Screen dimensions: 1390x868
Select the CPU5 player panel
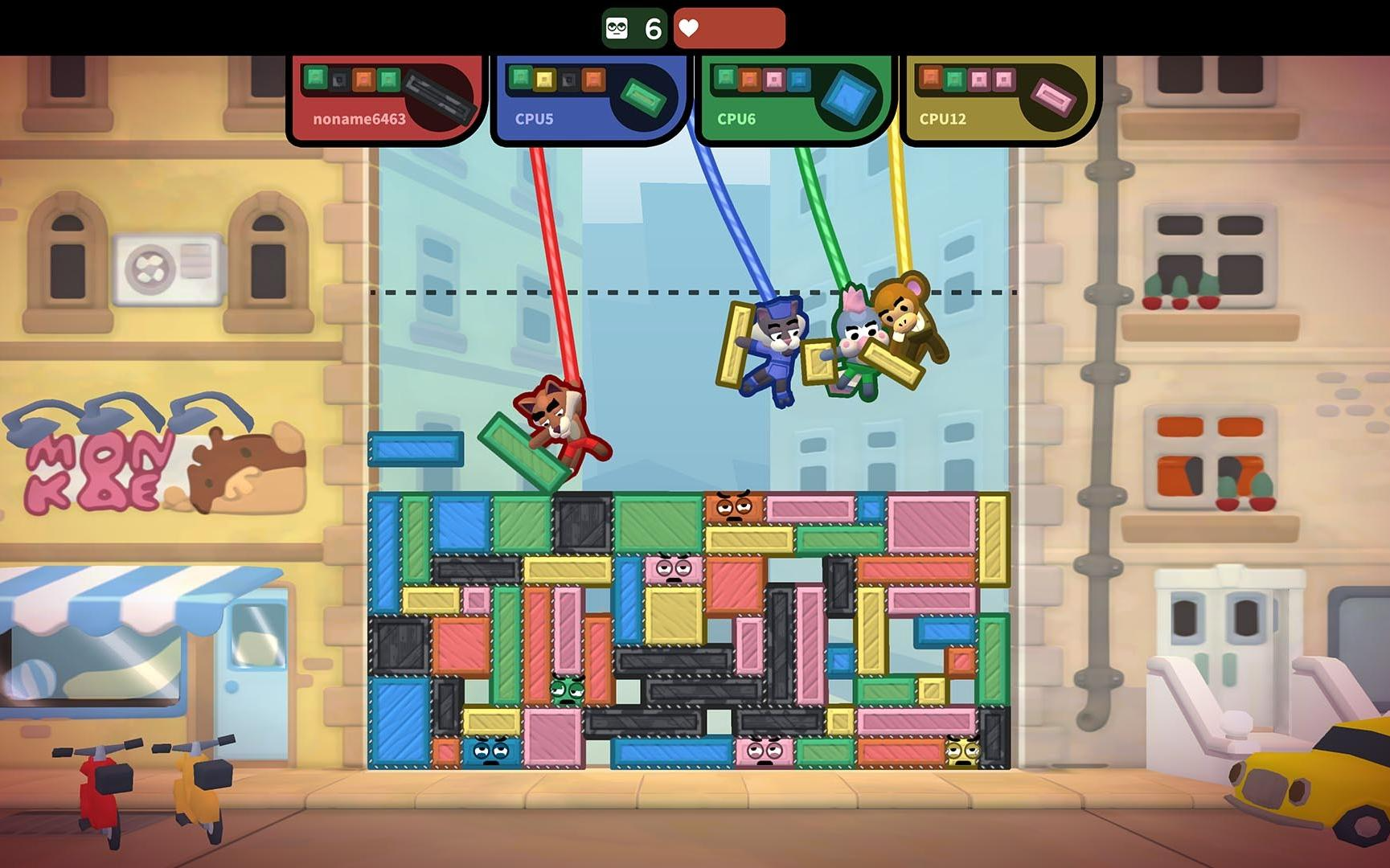coord(535,118)
